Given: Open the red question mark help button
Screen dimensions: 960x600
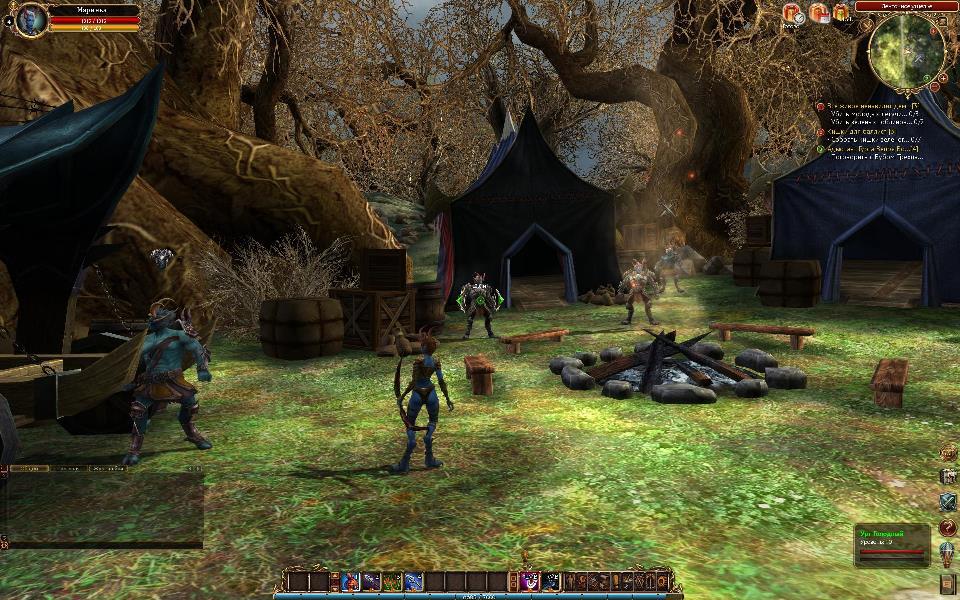Looking at the screenshot, I should coord(948,527).
